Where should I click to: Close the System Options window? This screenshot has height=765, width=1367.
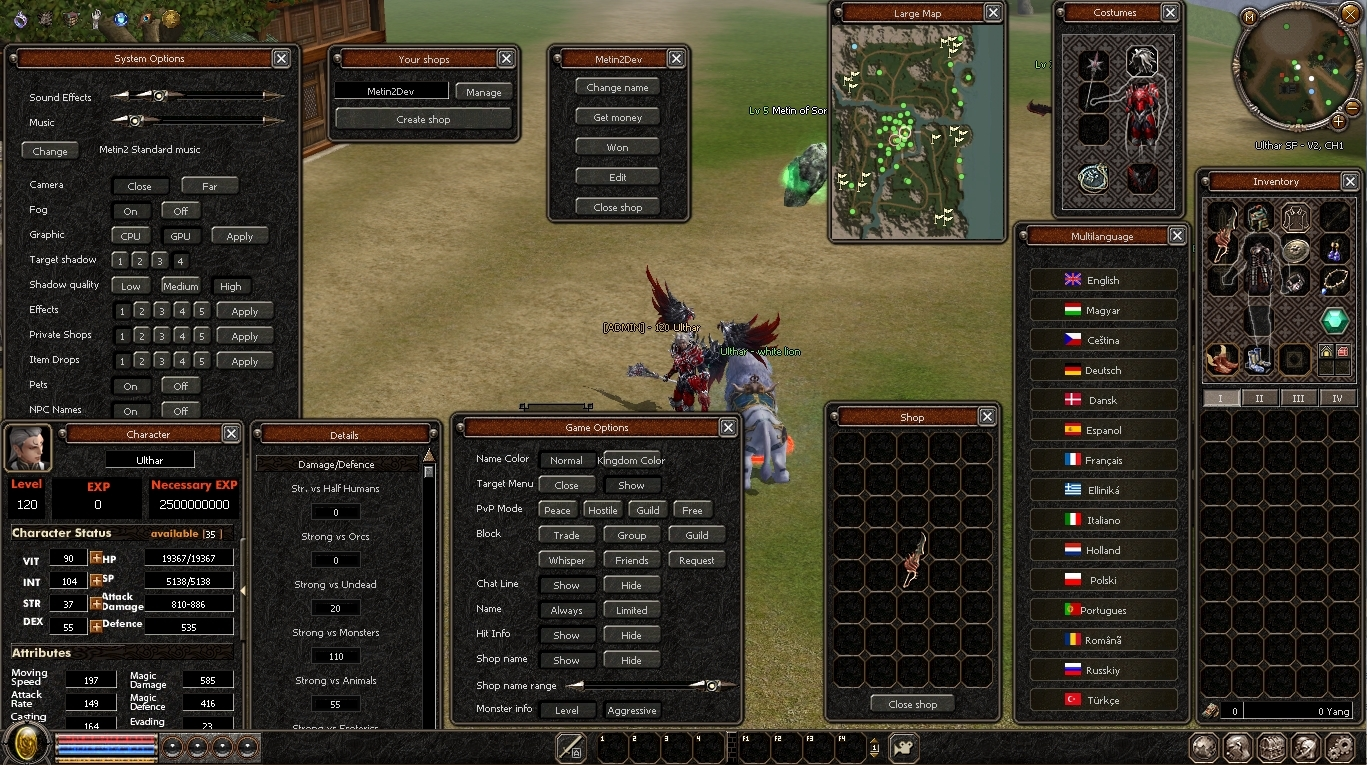coord(282,59)
